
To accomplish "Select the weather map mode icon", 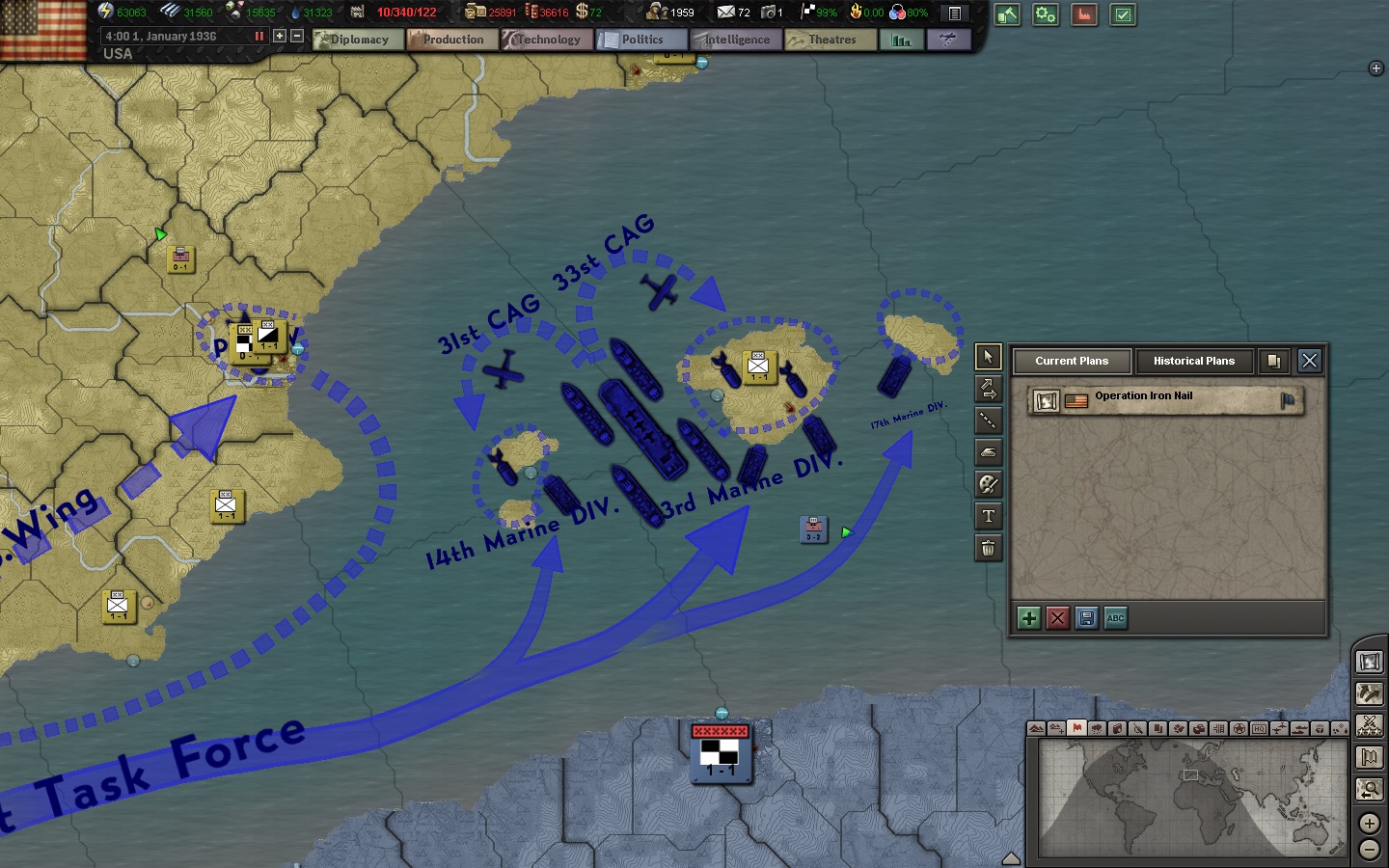I will [x=1097, y=728].
